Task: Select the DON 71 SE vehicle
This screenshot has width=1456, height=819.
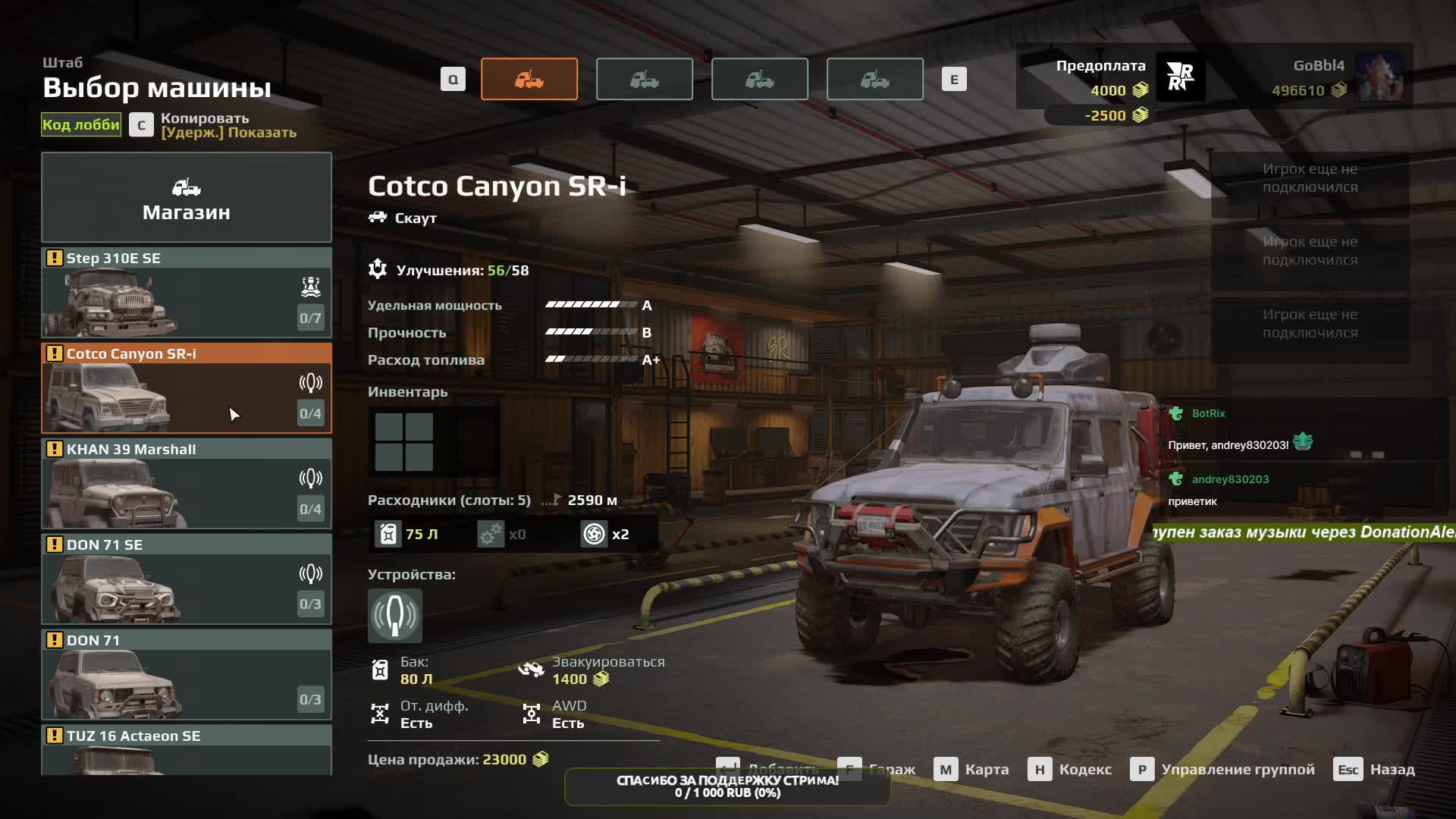Action: point(186,579)
